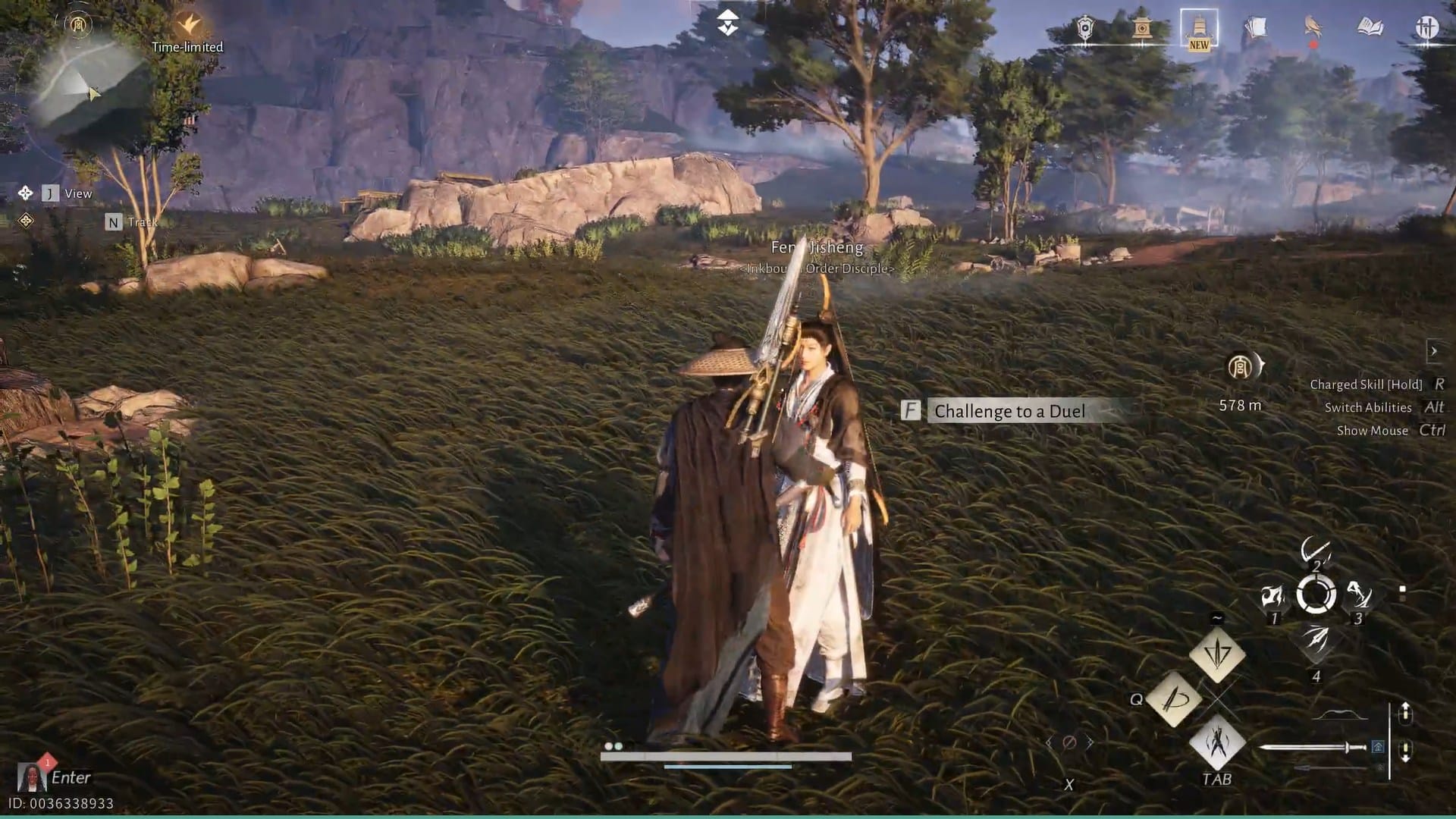Select skill slot 2 hook icon
Viewport: 1456px width, 819px height.
click(x=1317, y=550)
